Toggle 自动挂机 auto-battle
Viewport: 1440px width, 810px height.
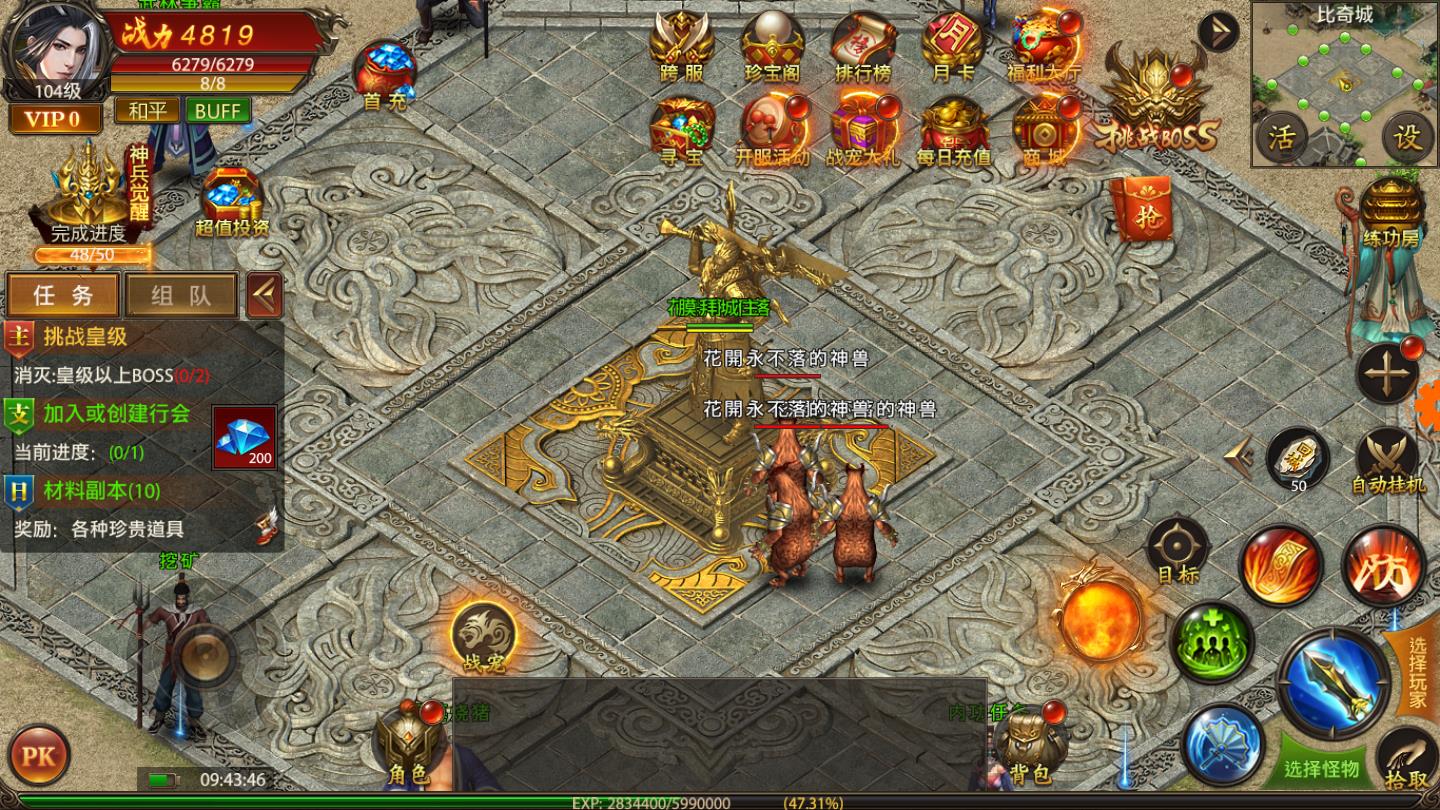click(1388, 462)
